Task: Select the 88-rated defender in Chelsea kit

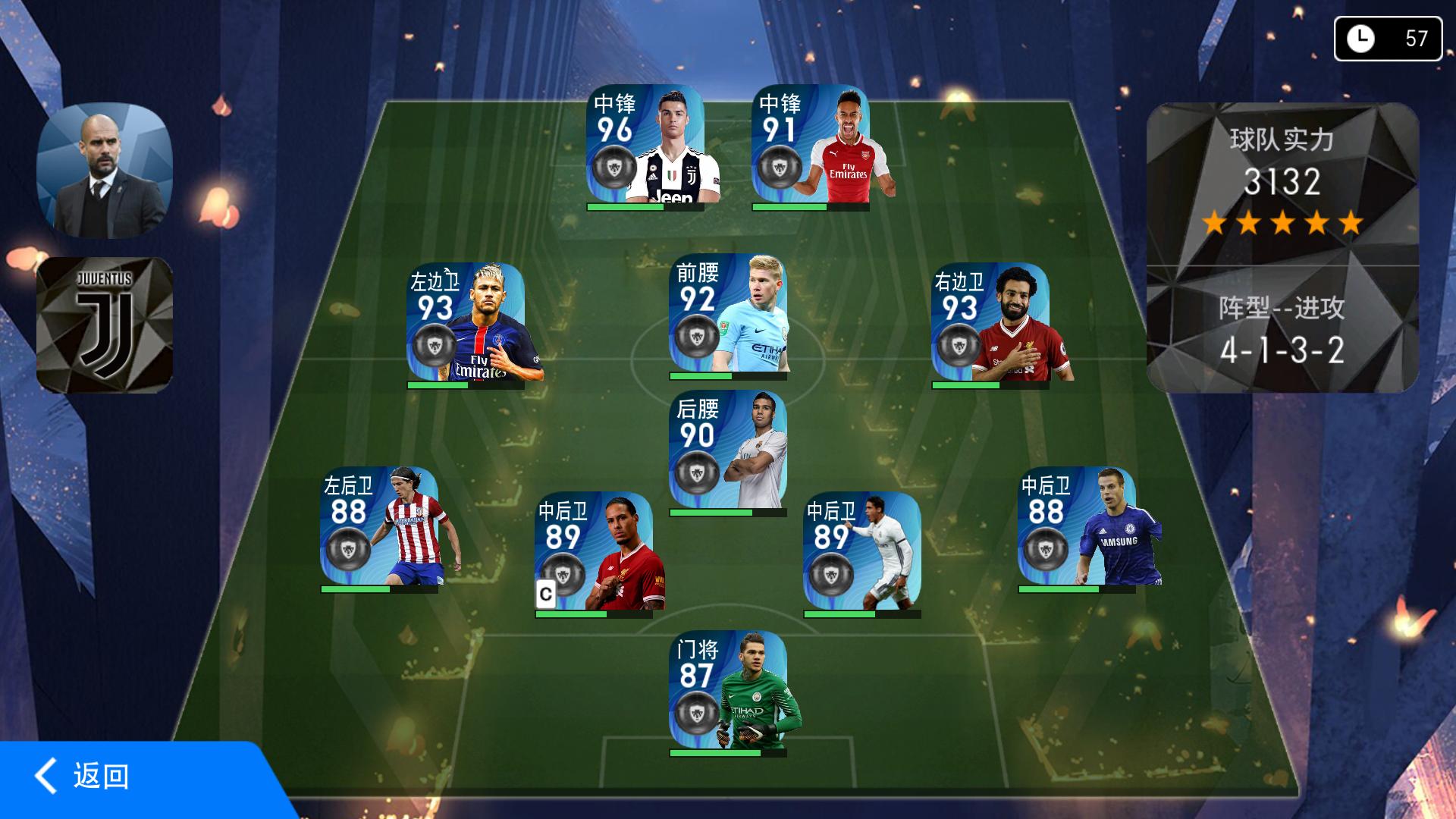Action: [1077, 526]
